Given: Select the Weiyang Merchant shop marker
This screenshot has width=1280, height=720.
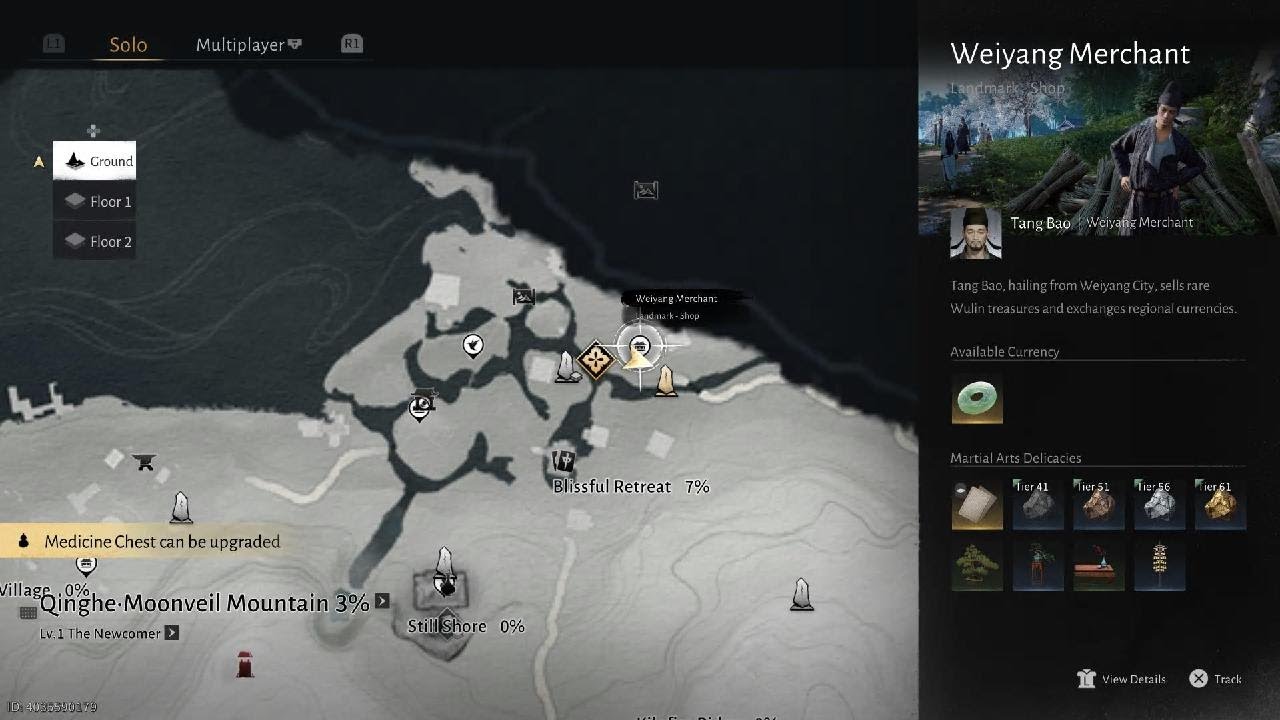Looking at the screenshot, I should coord(639,347).
